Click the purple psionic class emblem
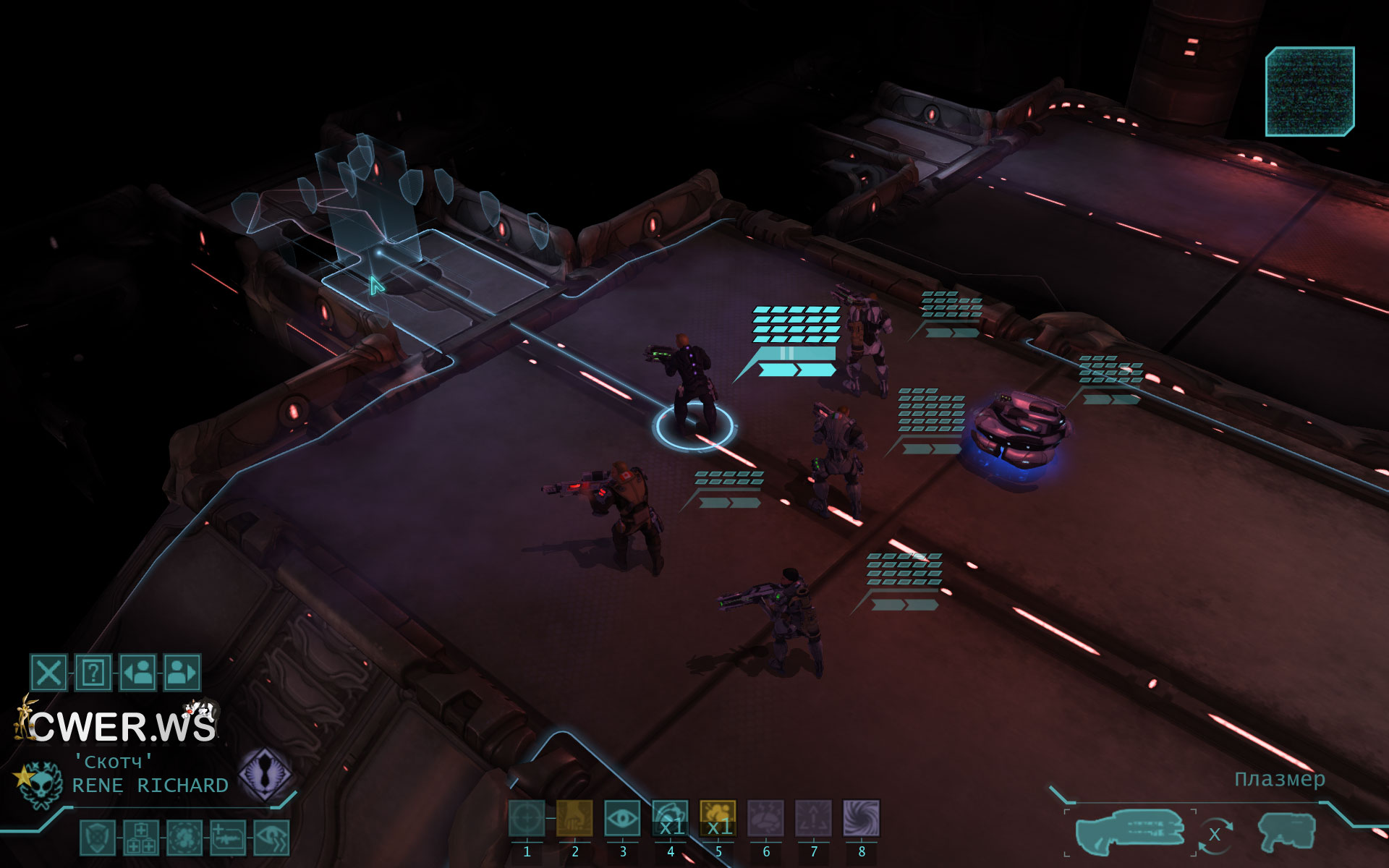1389x868 pixels. pyautogui.click(x=266, y=775)
